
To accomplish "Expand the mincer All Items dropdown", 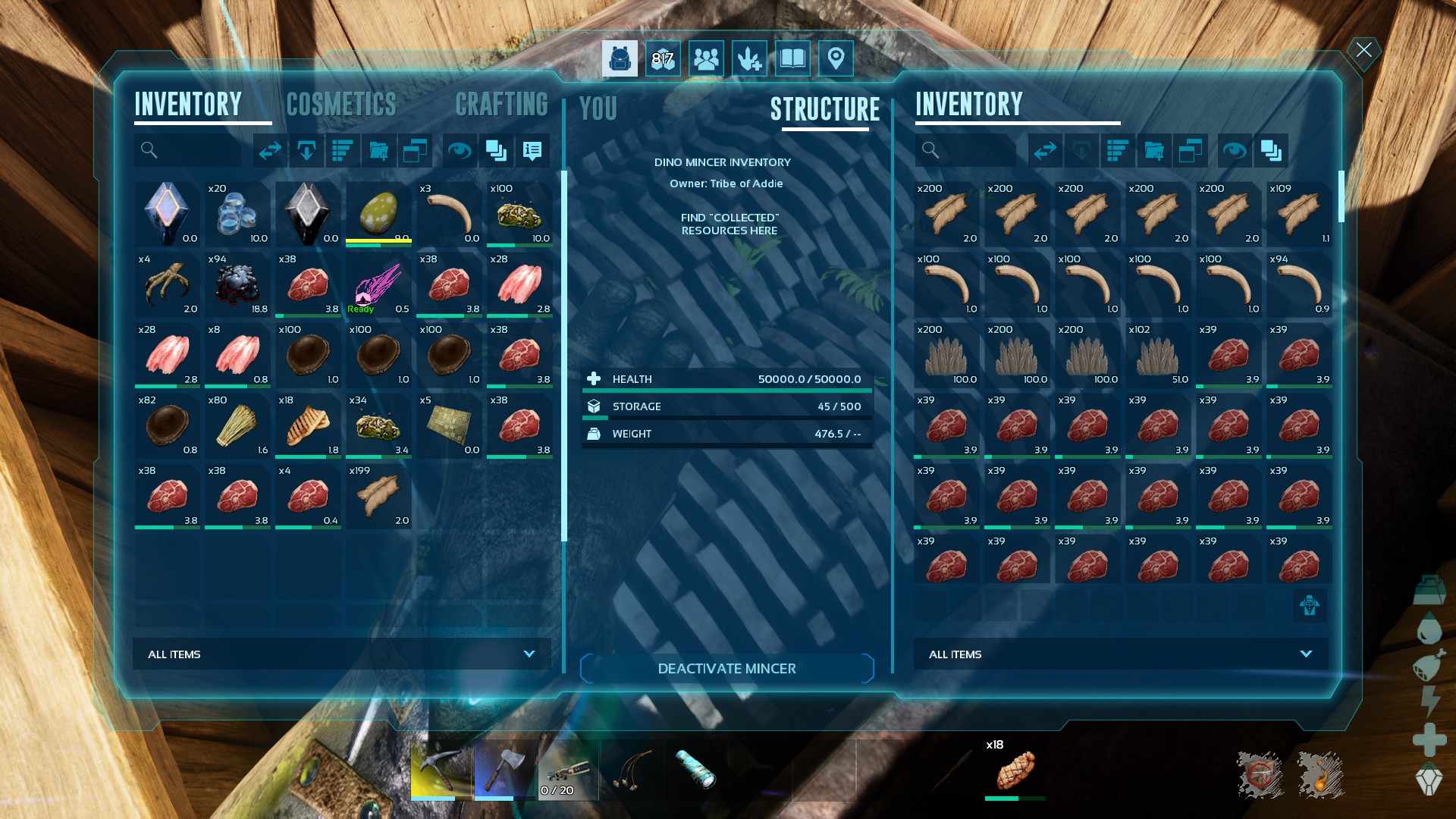I will (1120, 654).
